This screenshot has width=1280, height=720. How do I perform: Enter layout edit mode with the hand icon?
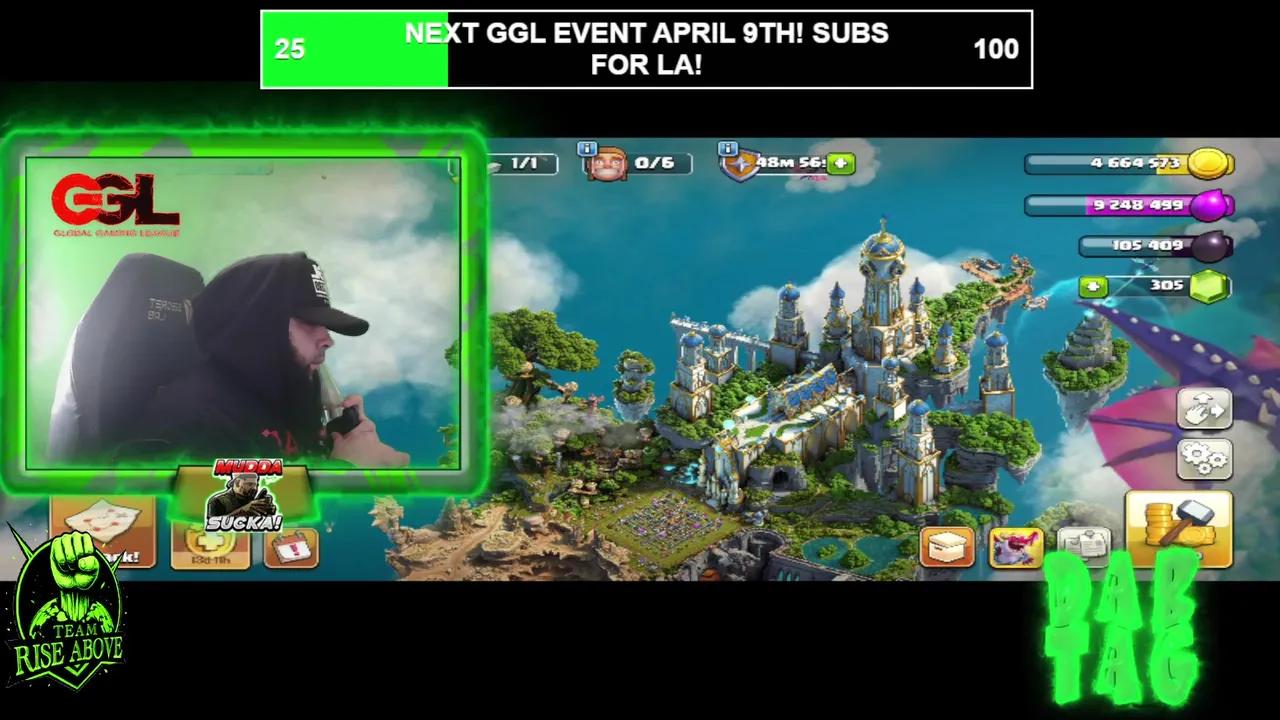click(x=1205, y=408)
